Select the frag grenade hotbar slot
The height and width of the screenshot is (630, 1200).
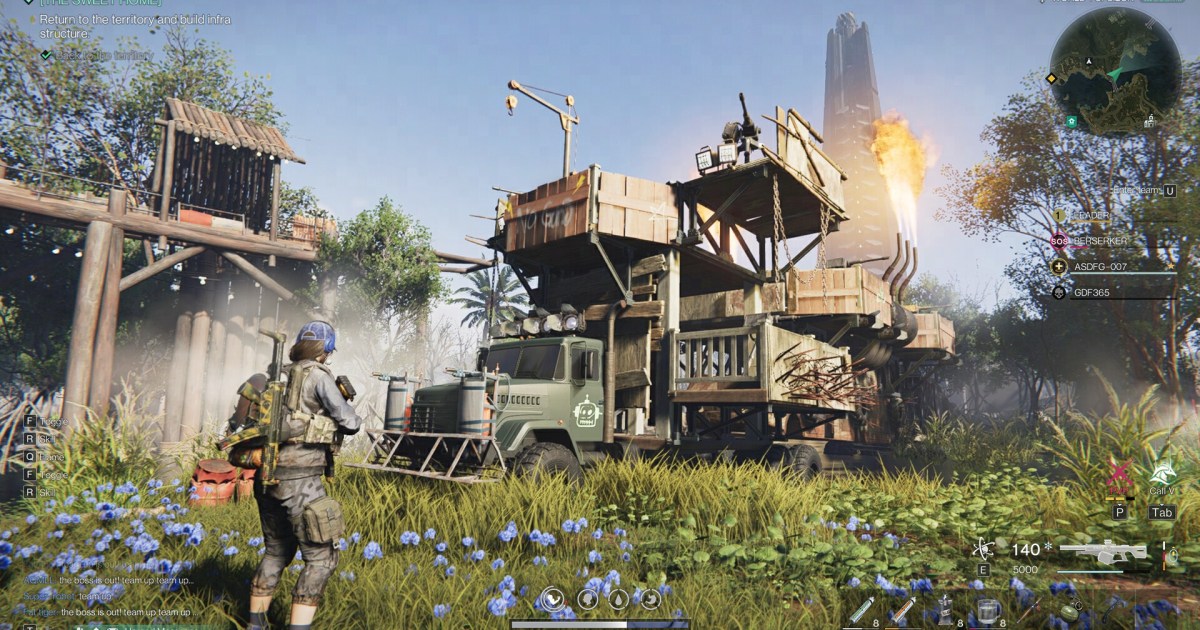tap(1070, 611)
